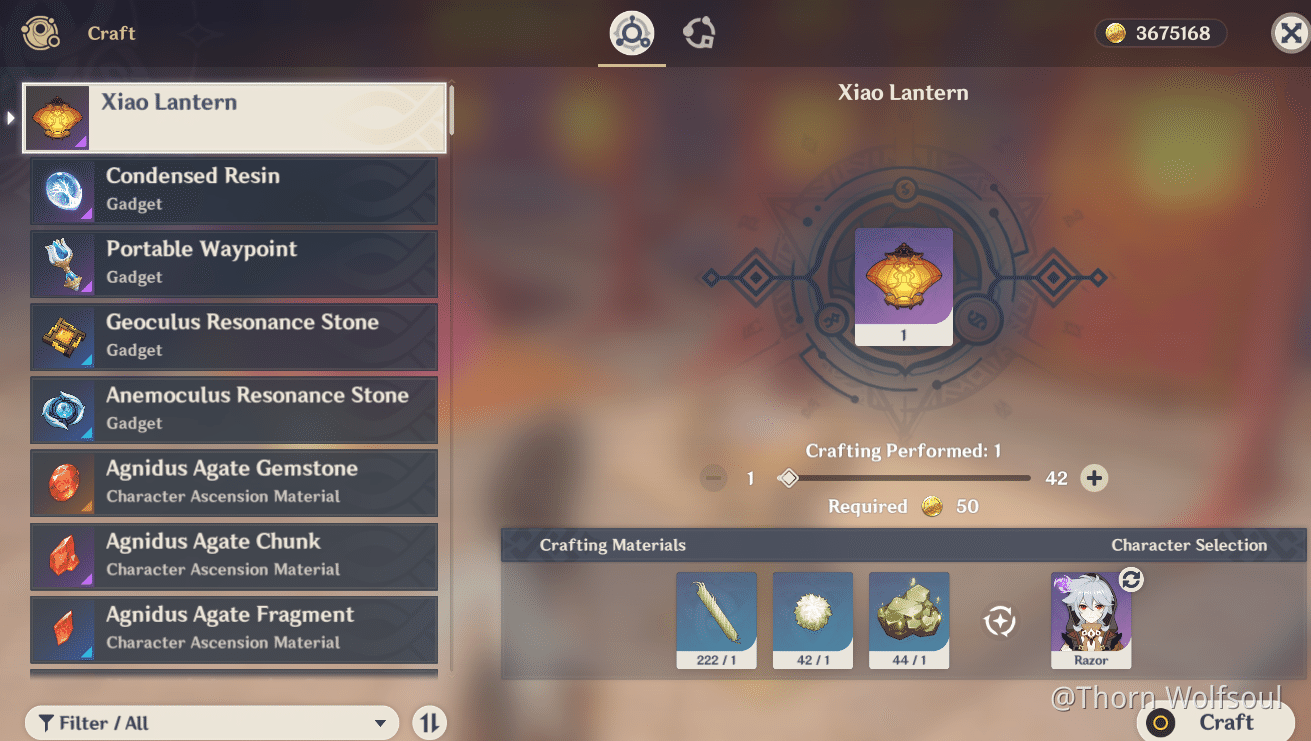1311x741 pixels.
Task: Decrease craft quantity with the minus button
Action: click(713, 478)
